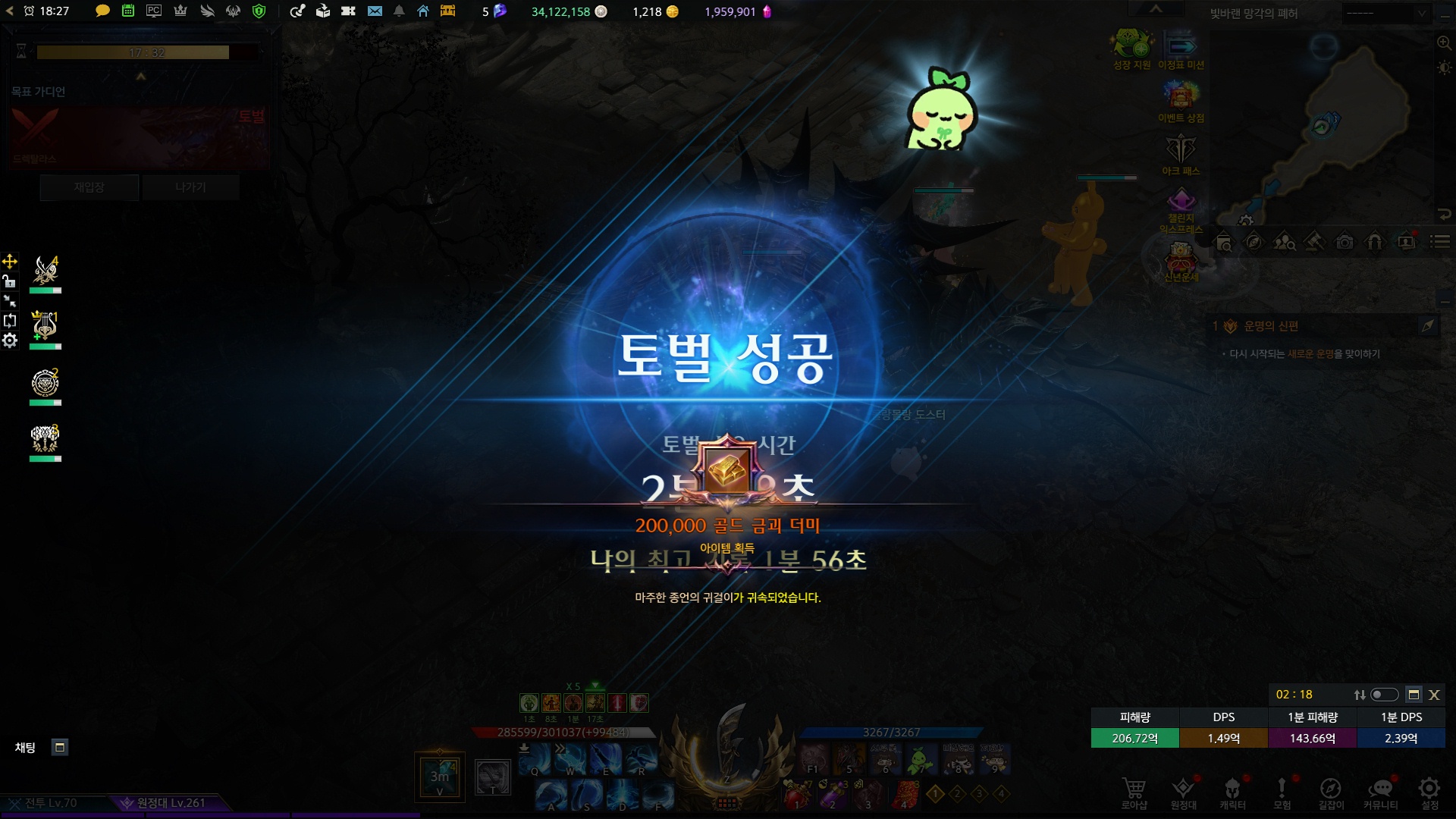Close the damage meter with X
The width and height of the screenshot is (1456, 819).
click(x=1434, y=695)
